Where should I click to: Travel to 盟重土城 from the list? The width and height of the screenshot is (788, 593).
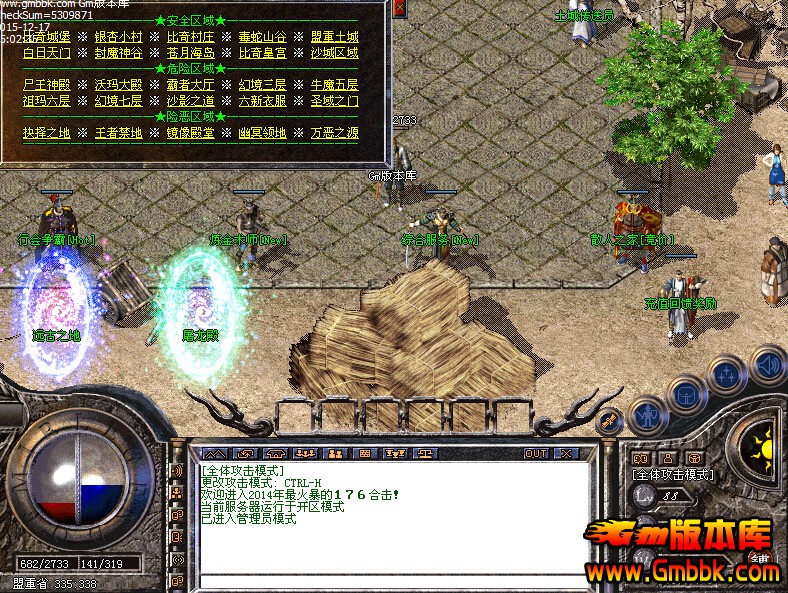tap(334, 37)
